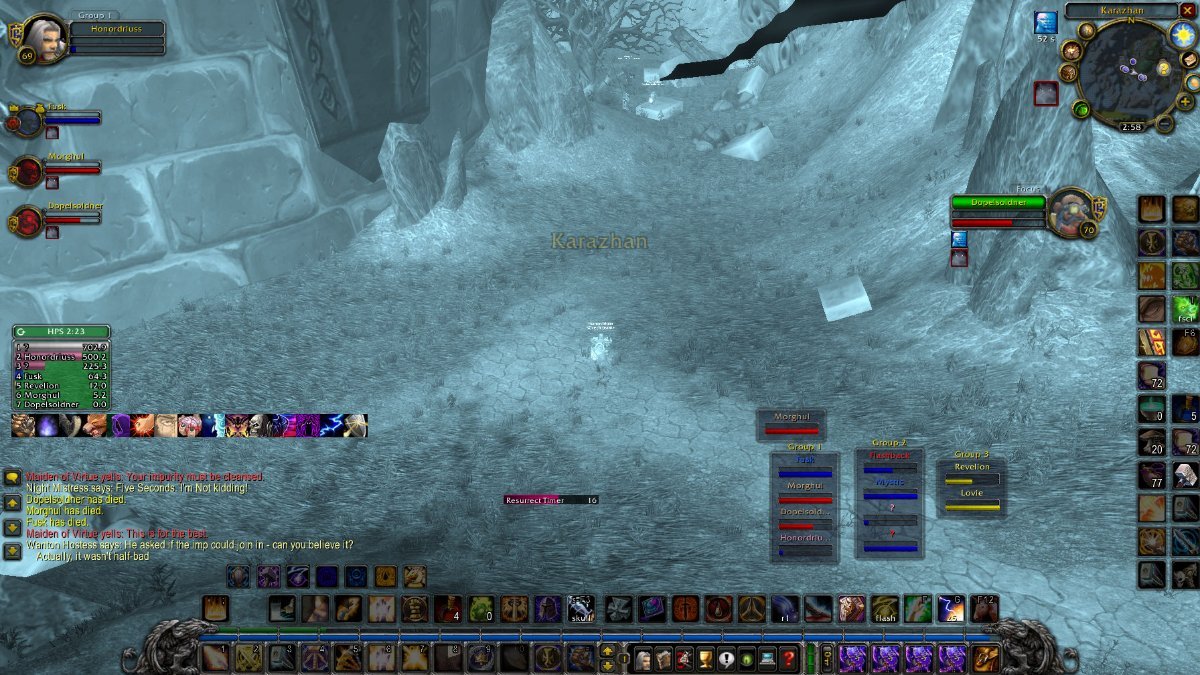
Task: Page the action bar up
Action: click(x=607, y=652)
